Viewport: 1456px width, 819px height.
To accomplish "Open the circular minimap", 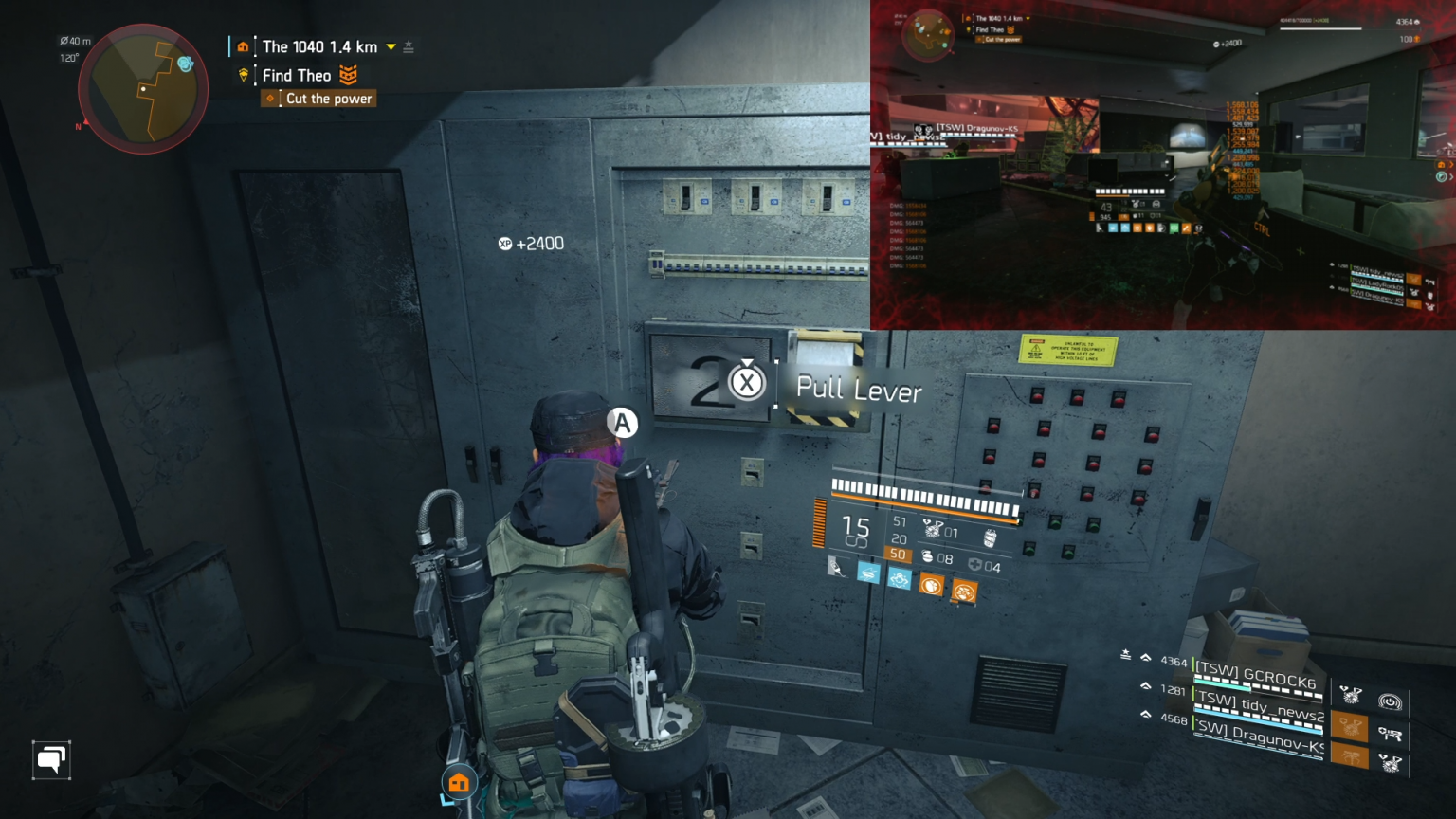I will (x=143, y=89).
